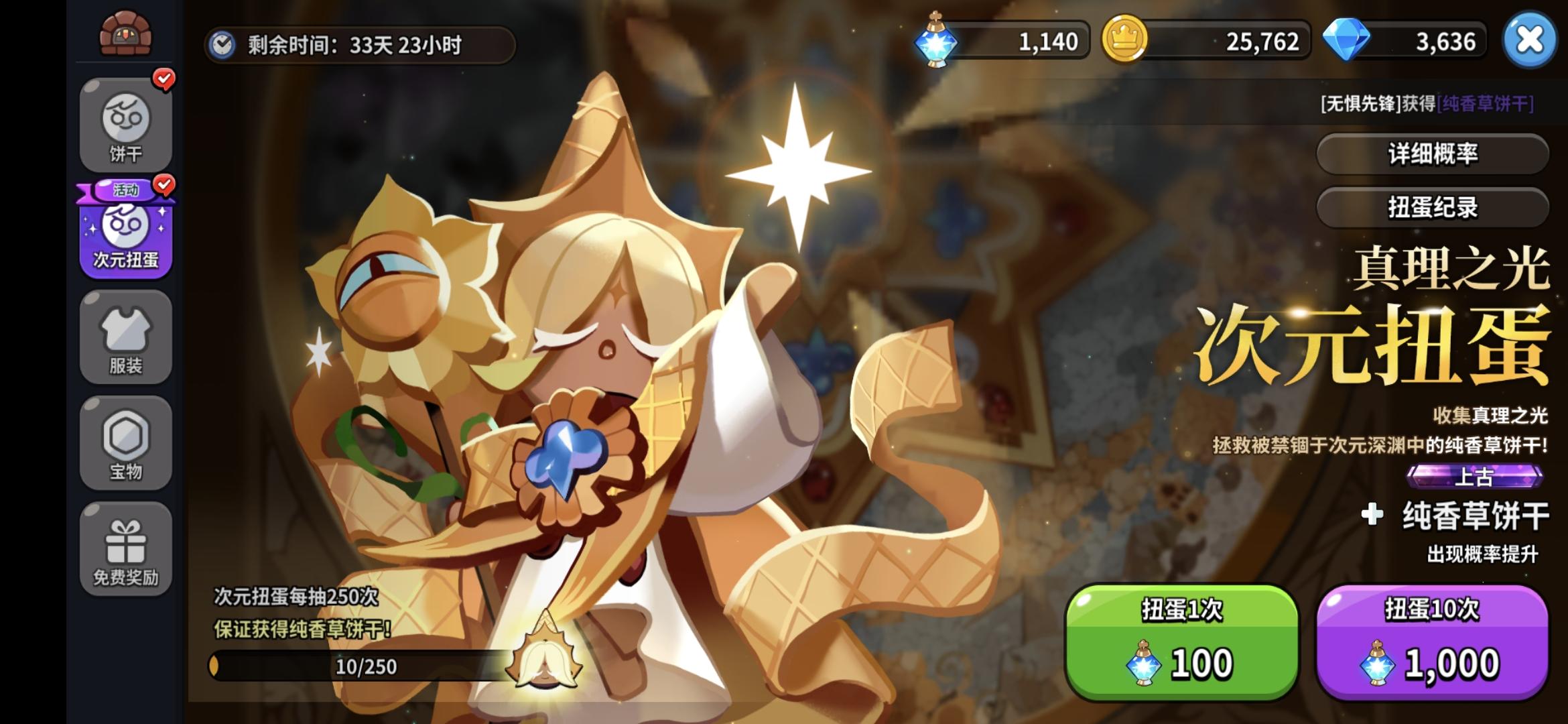Viewport: 1568px width, 724px height.
Task: Click the blue crystal currency icon
Action: click(x=937, y=42)
